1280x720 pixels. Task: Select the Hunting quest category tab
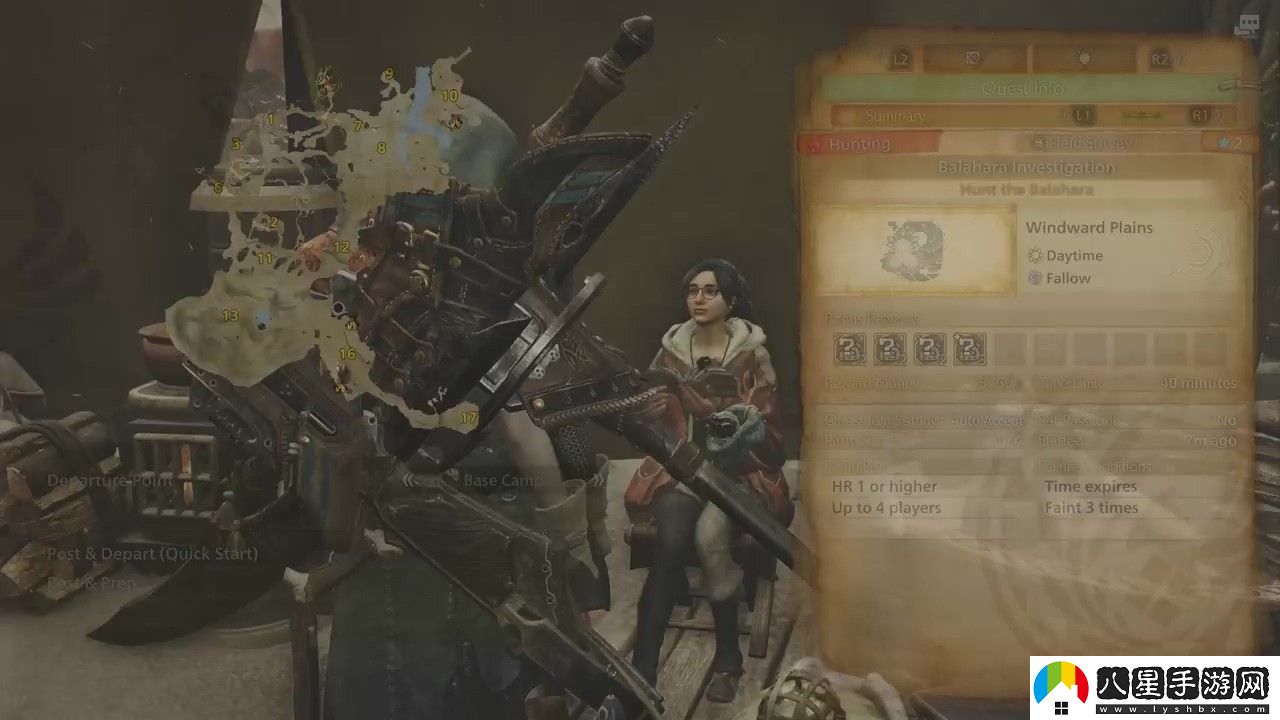pyautogui.click(x=860, y=144)
